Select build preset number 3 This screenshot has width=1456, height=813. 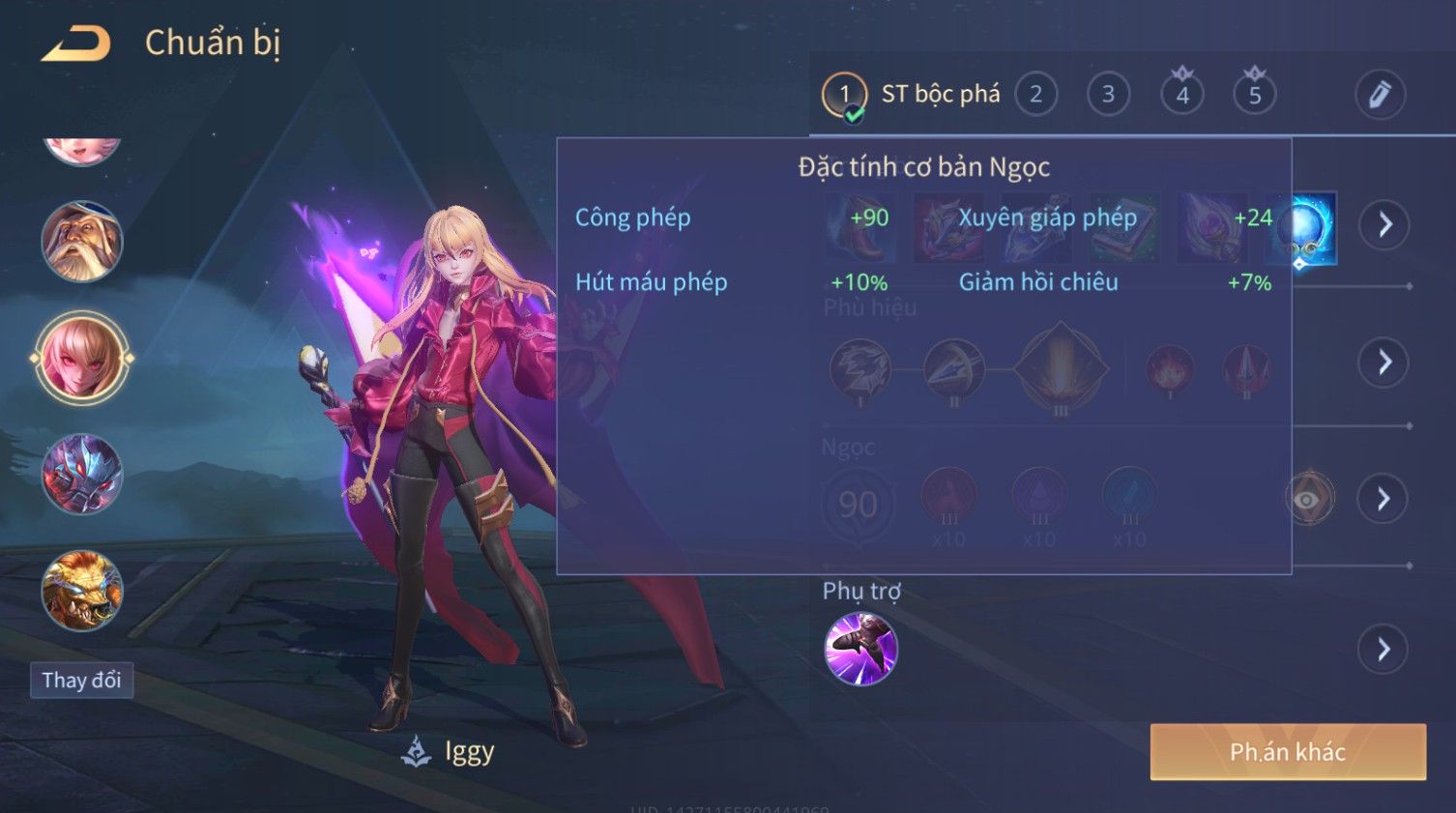[x=1108, y=95]
